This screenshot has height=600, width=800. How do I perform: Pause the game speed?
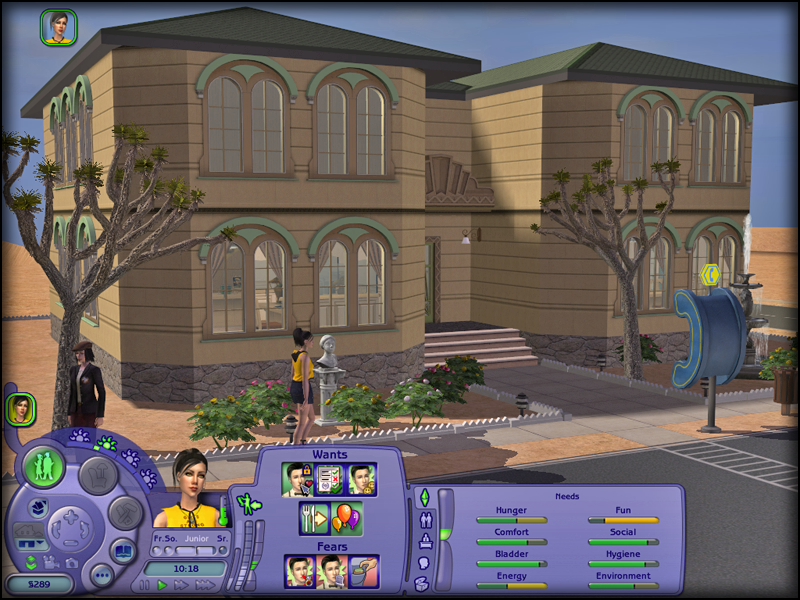145,585
